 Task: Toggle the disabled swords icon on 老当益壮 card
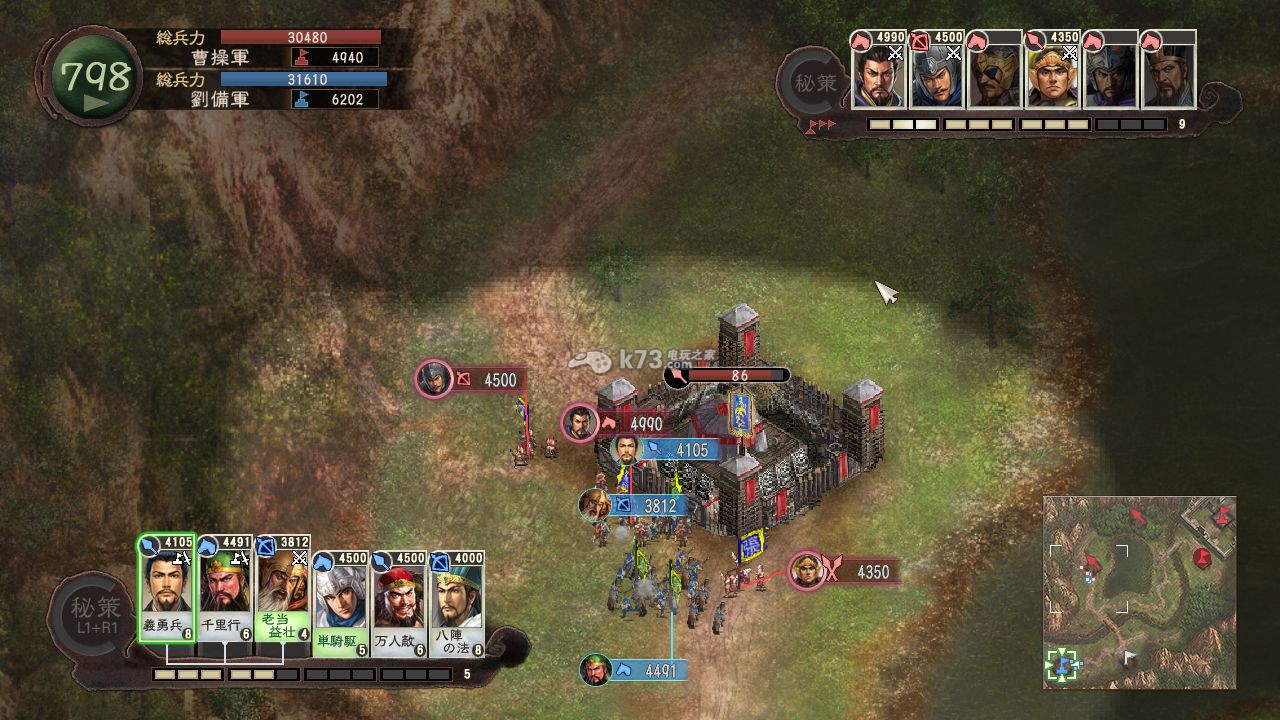click(297, 558)
